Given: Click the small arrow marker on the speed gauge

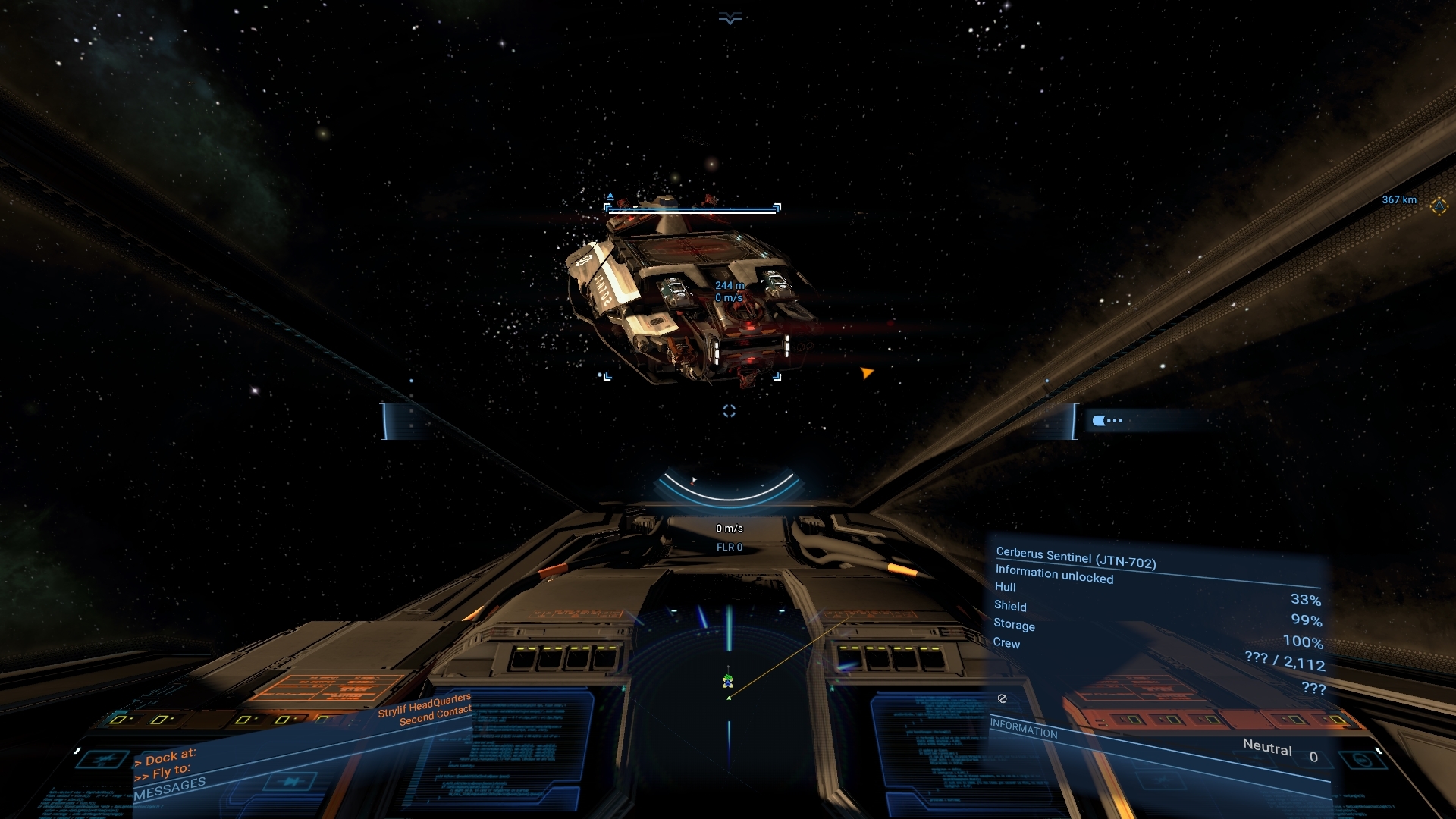Looking at the screenshot, I should [x=692, y=481].
